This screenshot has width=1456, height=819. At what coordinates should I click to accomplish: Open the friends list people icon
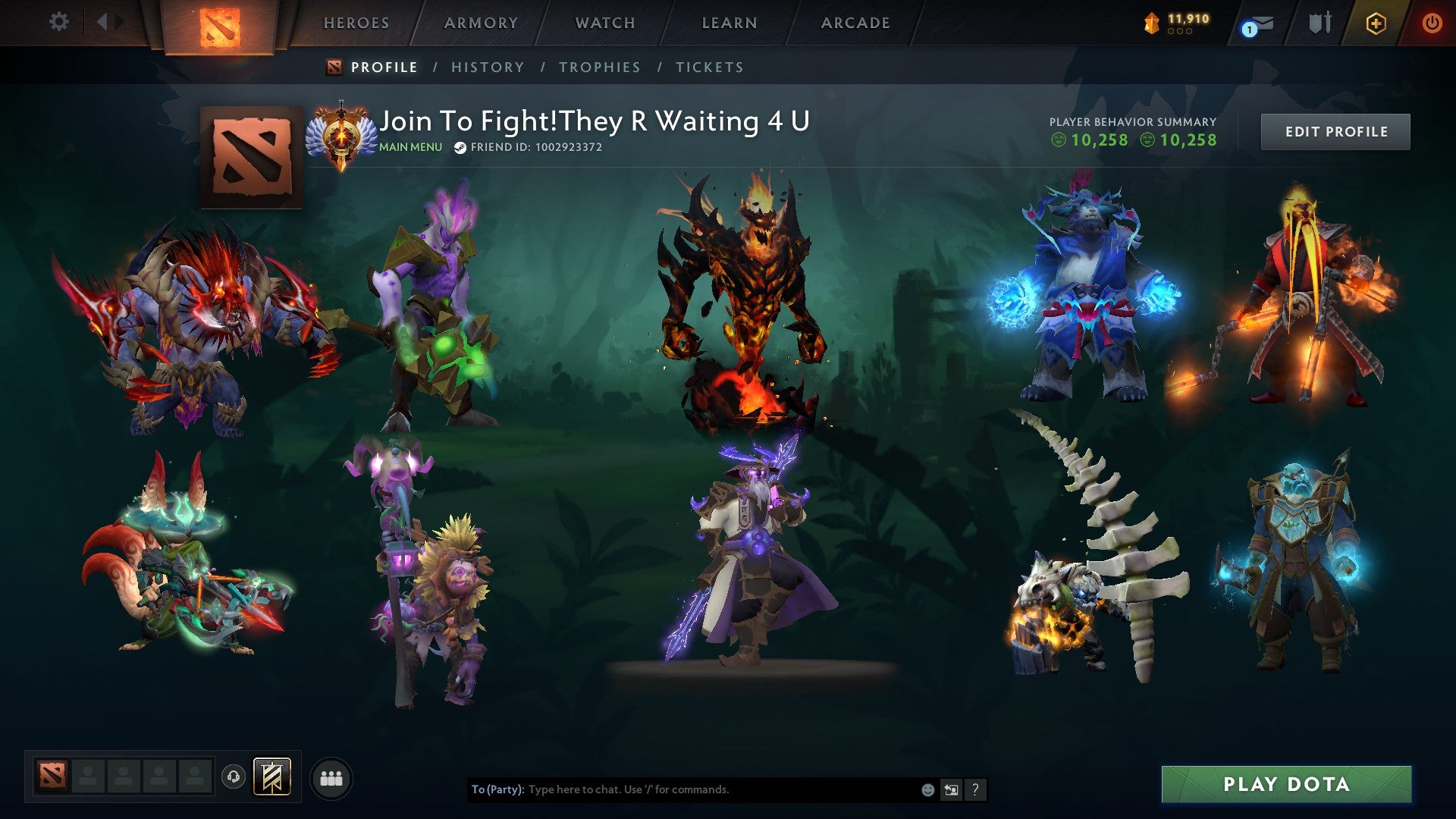point(331,777)
